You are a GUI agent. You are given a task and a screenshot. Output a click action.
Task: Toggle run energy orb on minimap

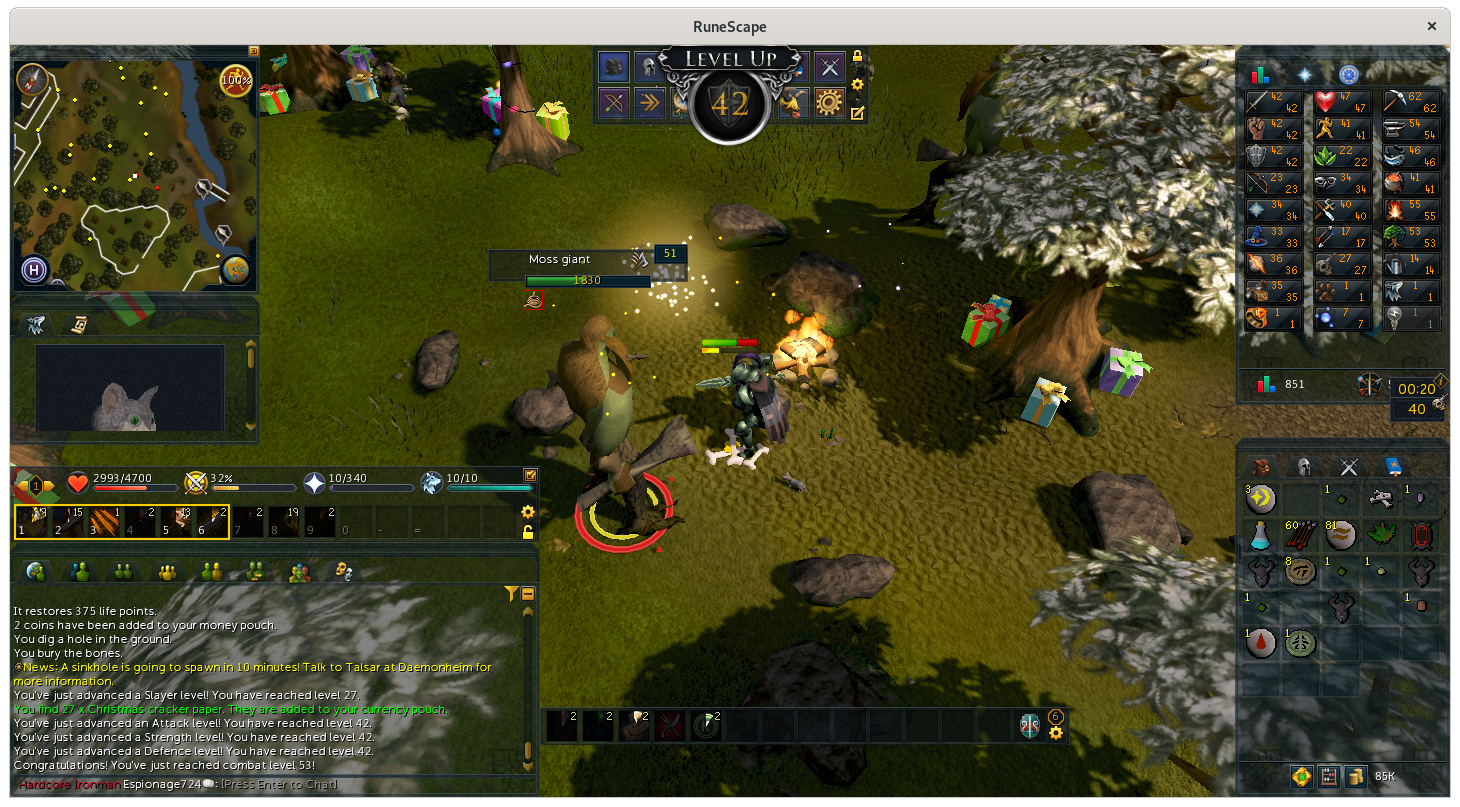tap(236, 79)
